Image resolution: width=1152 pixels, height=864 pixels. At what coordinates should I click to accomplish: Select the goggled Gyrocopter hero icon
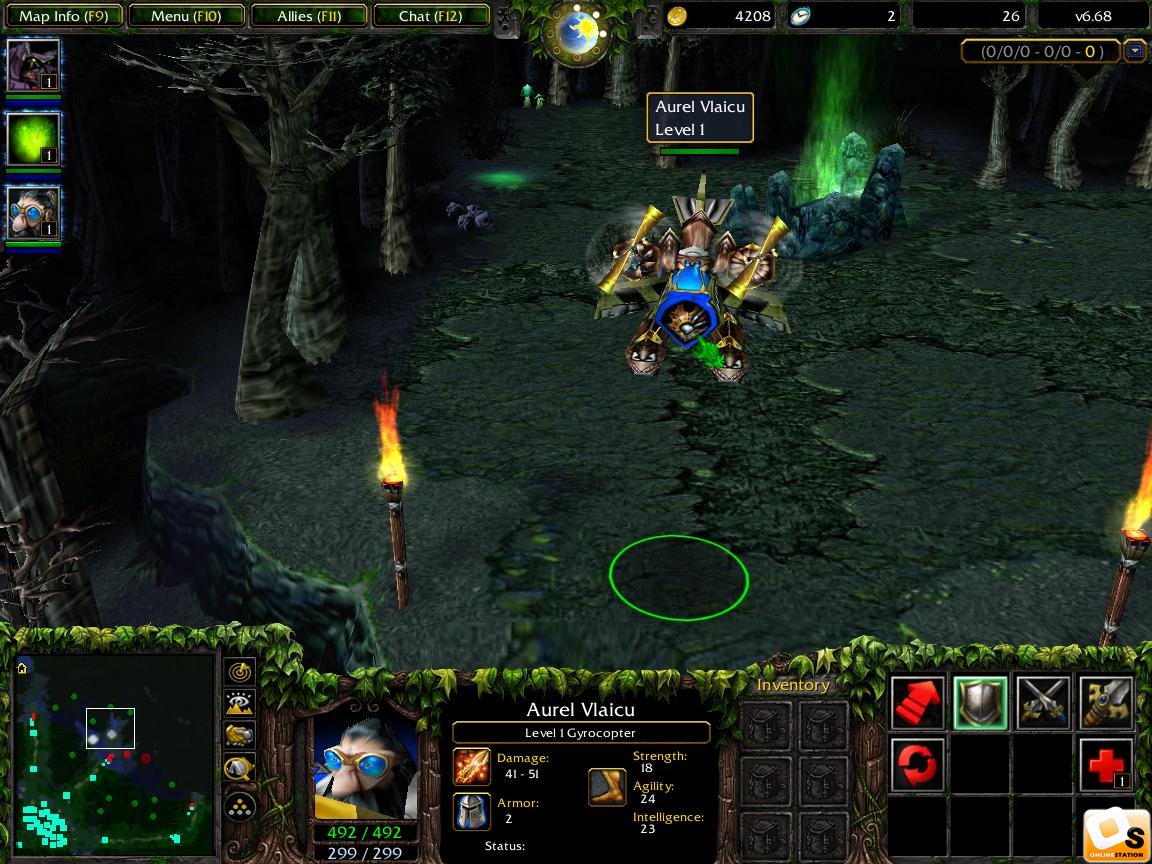pos(33,213)
